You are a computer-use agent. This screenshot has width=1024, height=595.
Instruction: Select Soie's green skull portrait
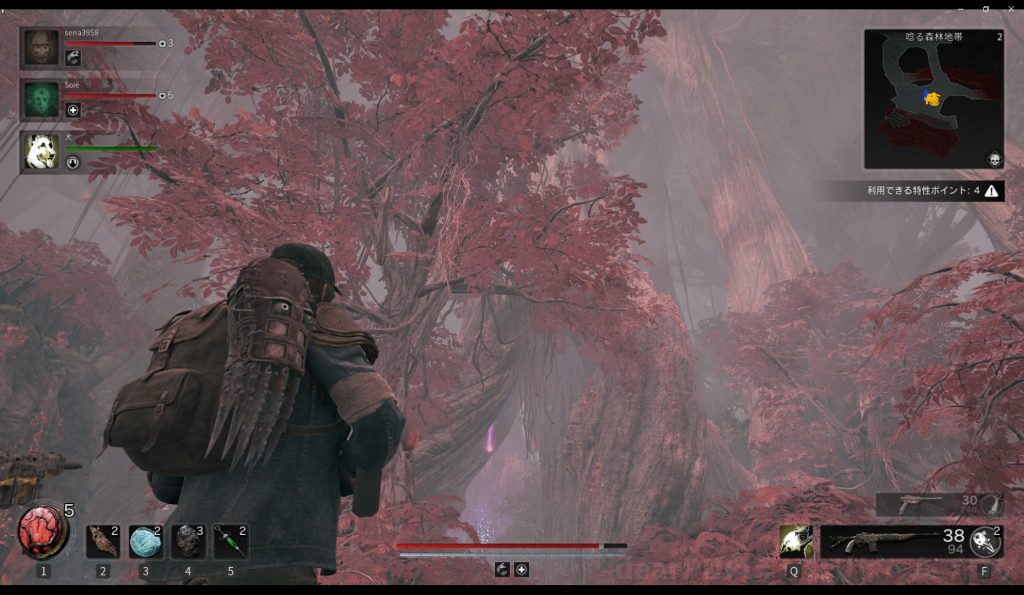point(41,99)
